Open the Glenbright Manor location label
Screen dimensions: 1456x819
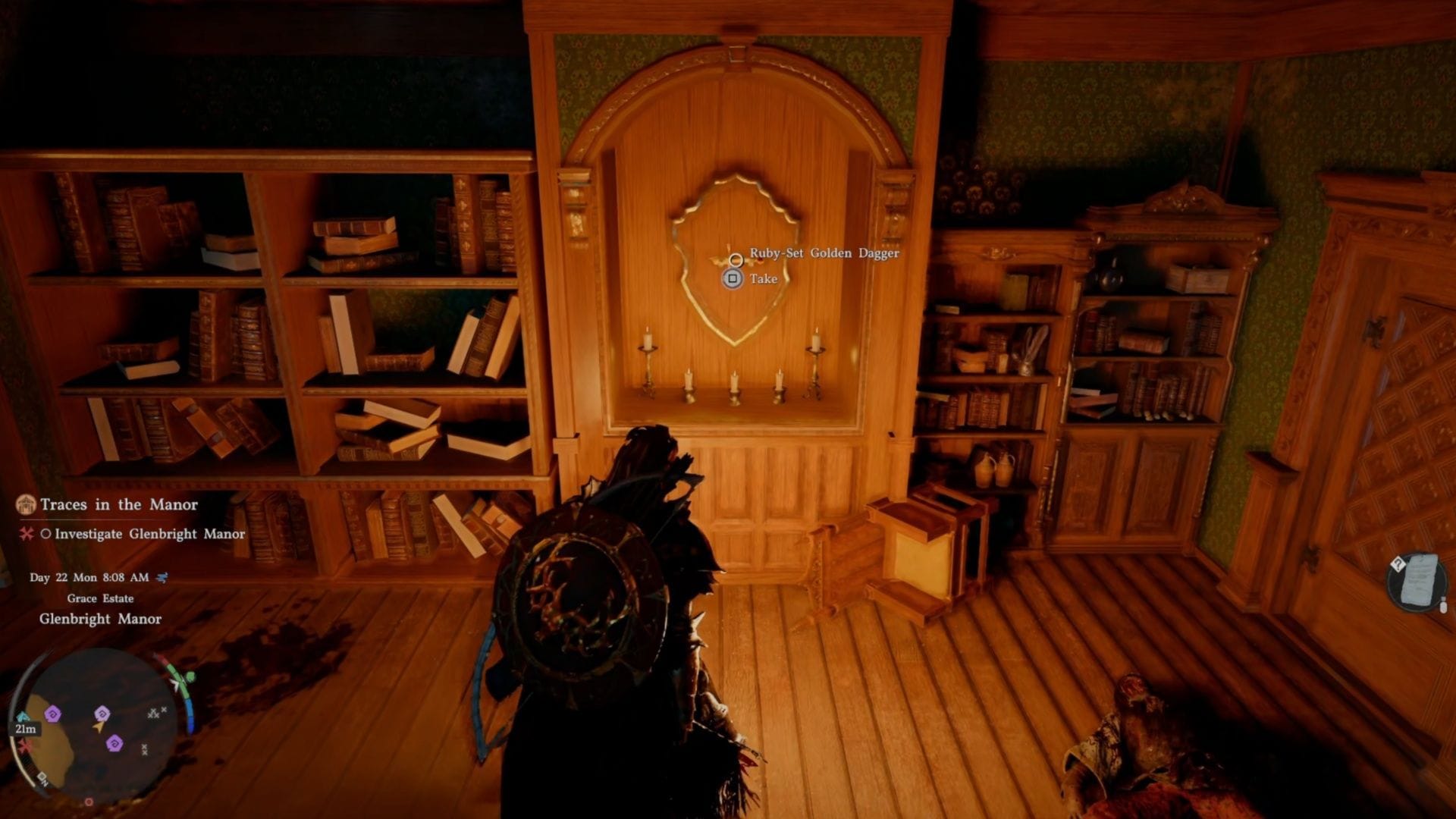point(98,619)
